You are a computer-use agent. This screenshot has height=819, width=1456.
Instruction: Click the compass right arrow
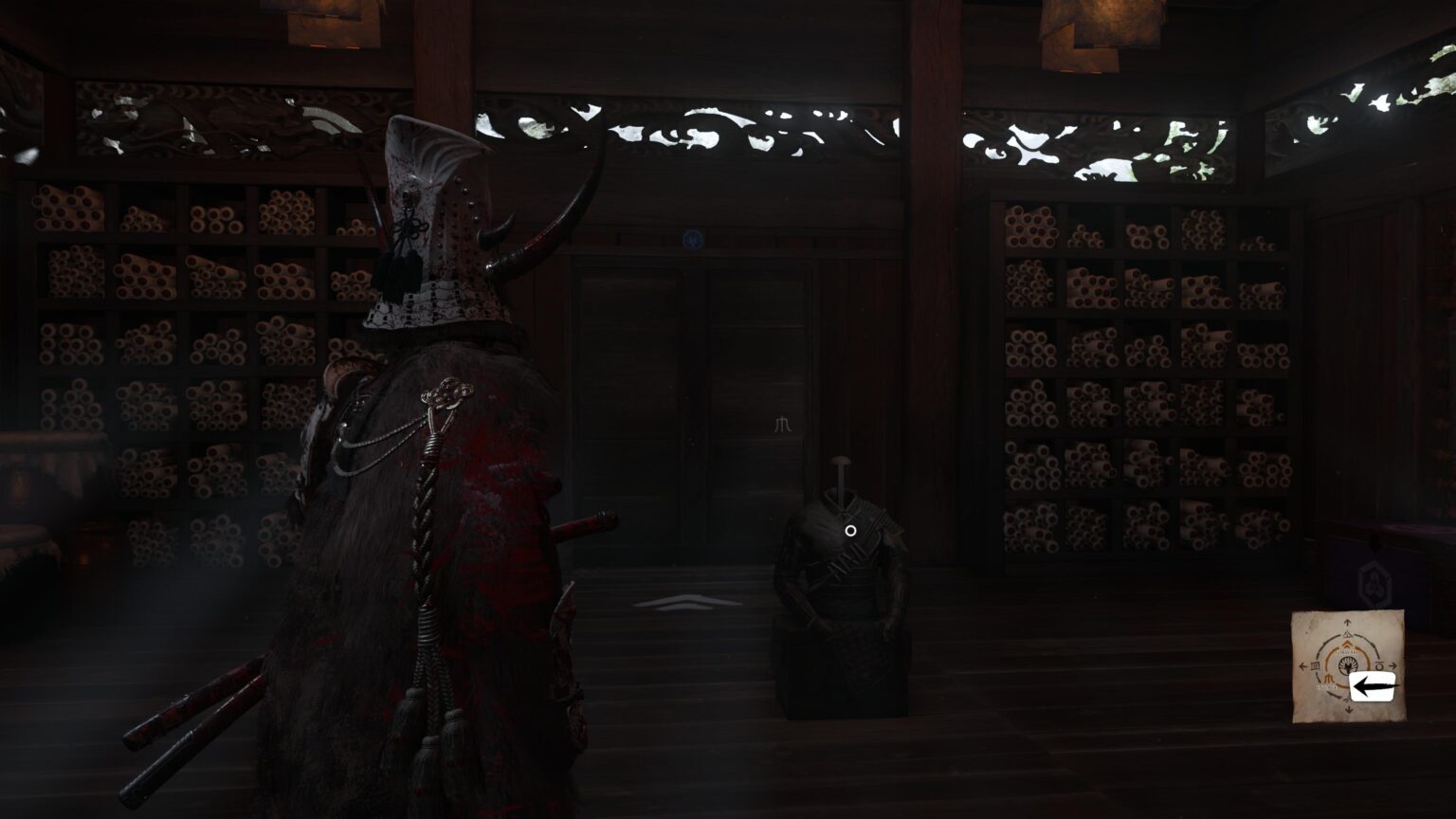(x=1393, y=665)
